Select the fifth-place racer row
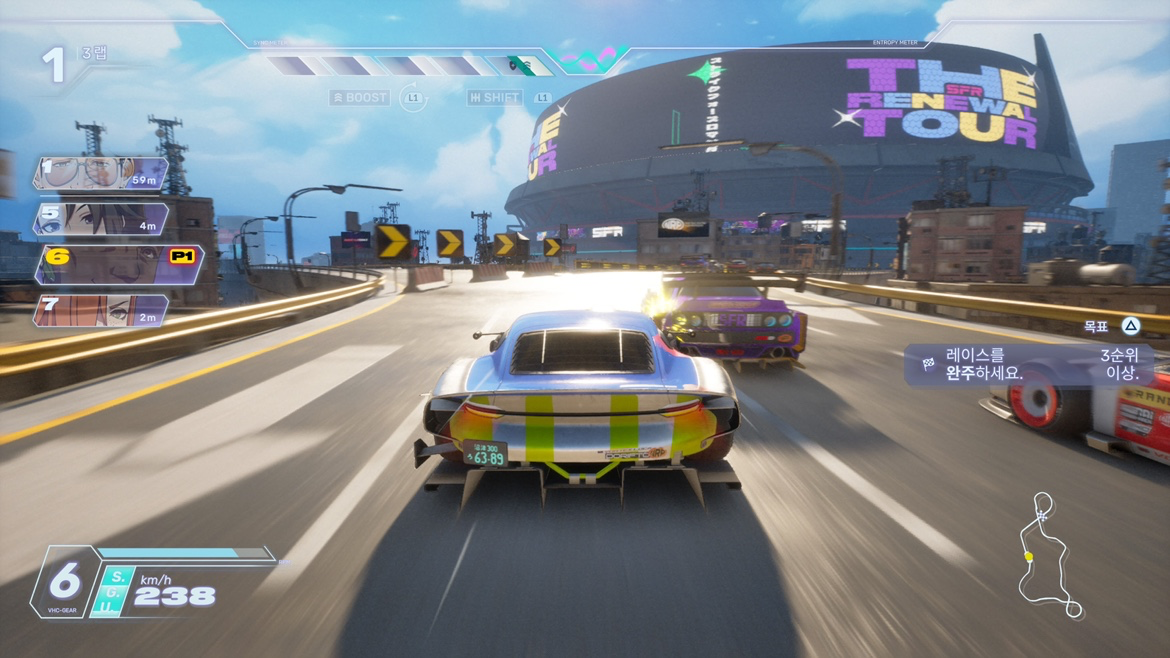 (x=100, y=219)
